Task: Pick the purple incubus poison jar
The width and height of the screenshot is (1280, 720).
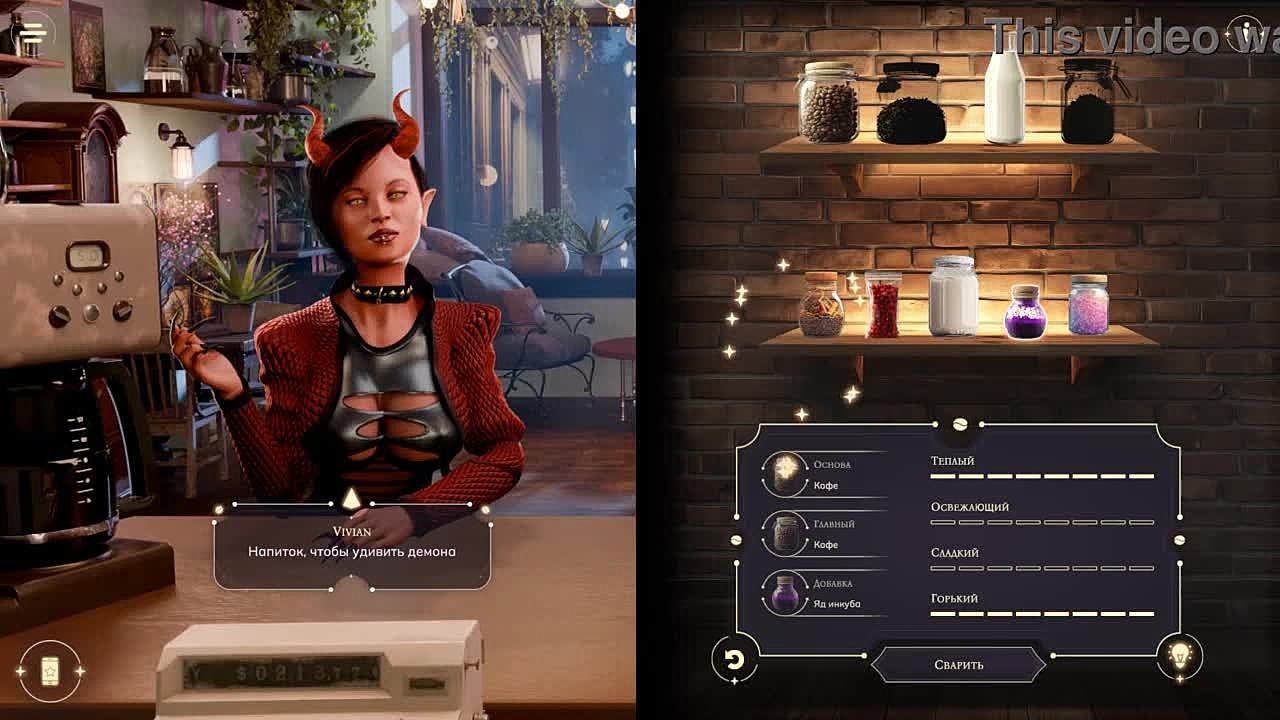Action: pyautogui.click(x=1025, y=312)
